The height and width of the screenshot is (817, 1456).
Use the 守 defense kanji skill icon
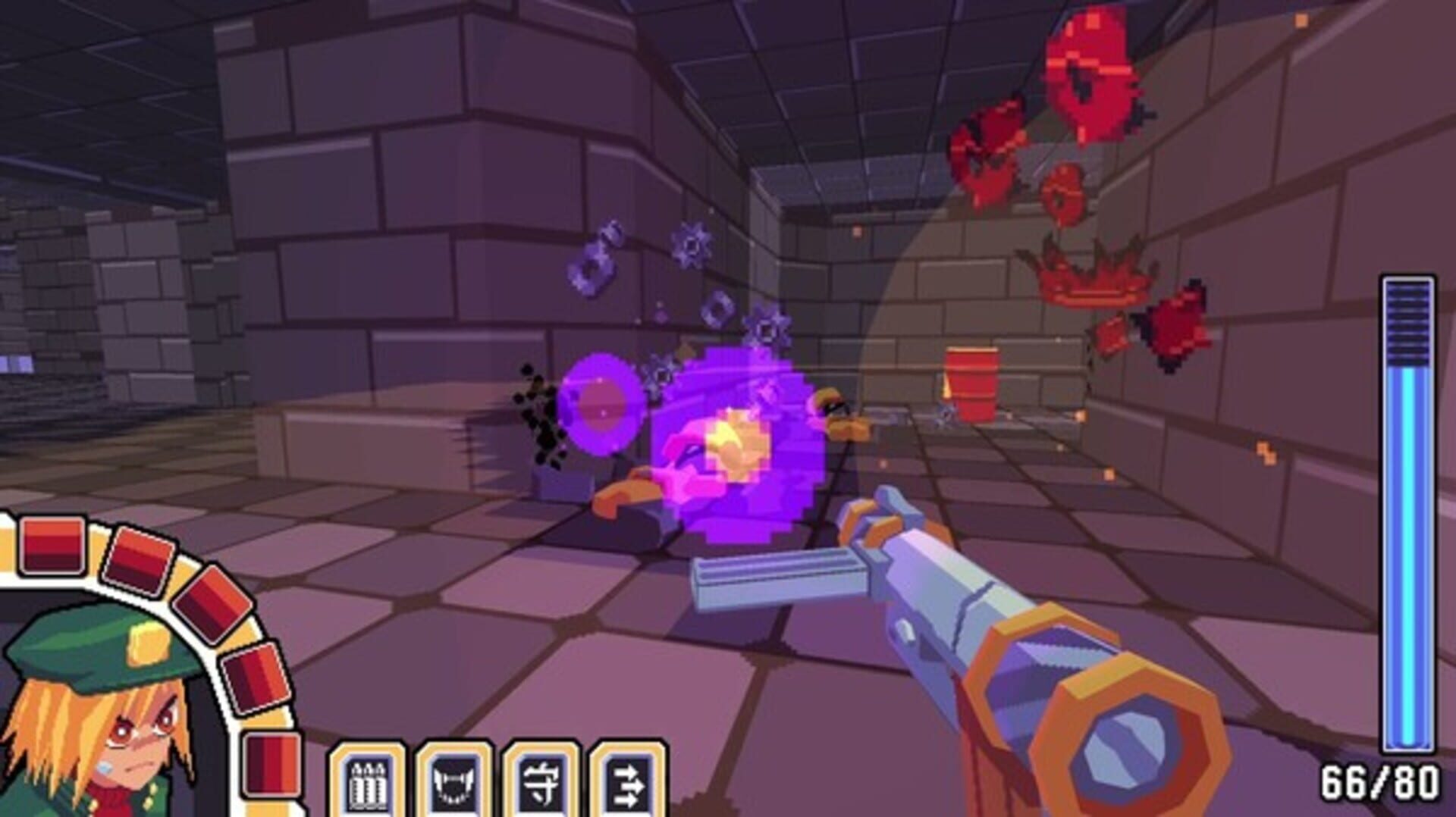[x=541, y=784]
